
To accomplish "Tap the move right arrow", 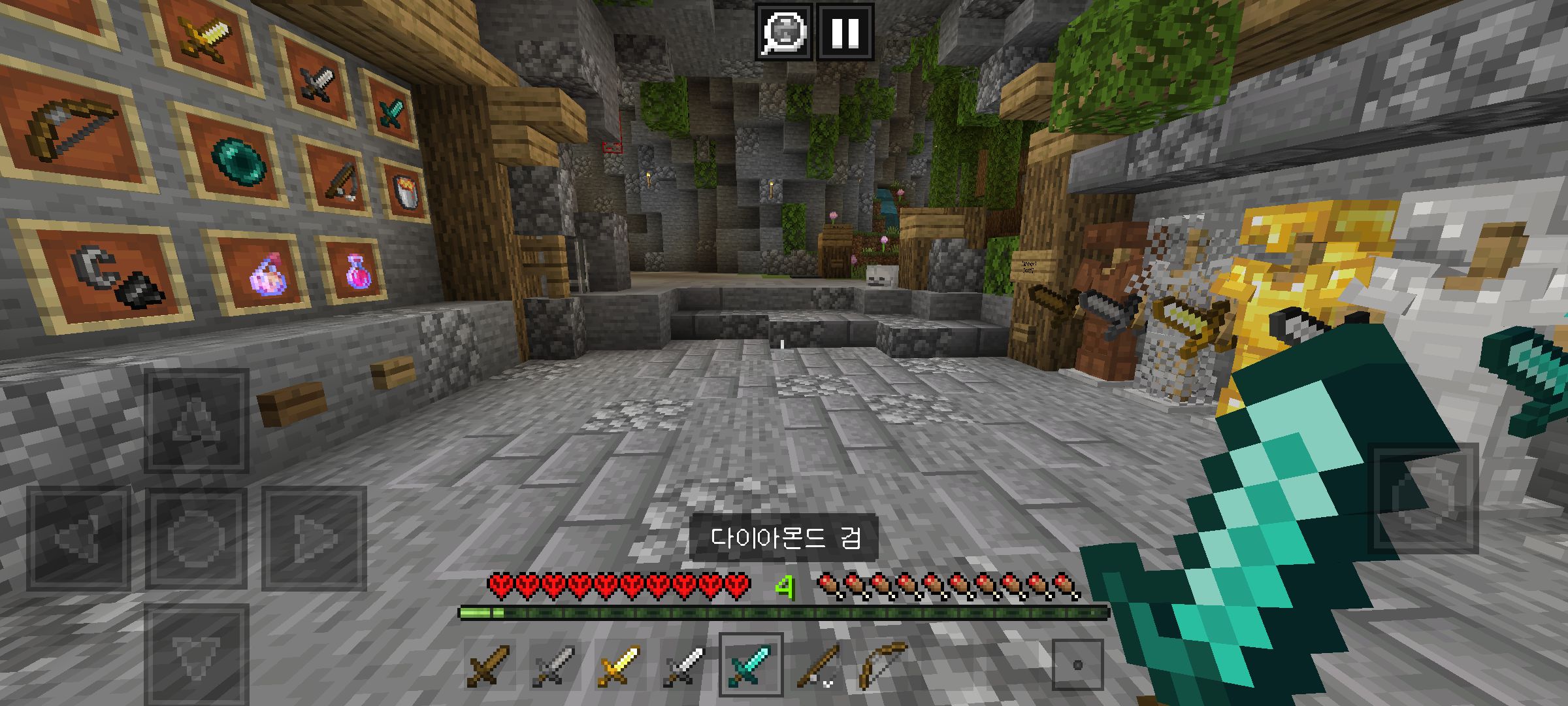I will coord(314,538).
